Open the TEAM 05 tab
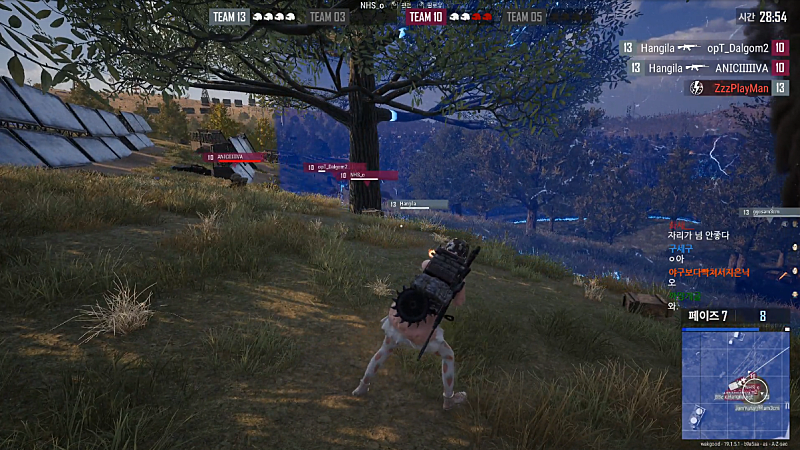Image resolution: width=800 pixels, height=450 pixels. coord(524,16)
